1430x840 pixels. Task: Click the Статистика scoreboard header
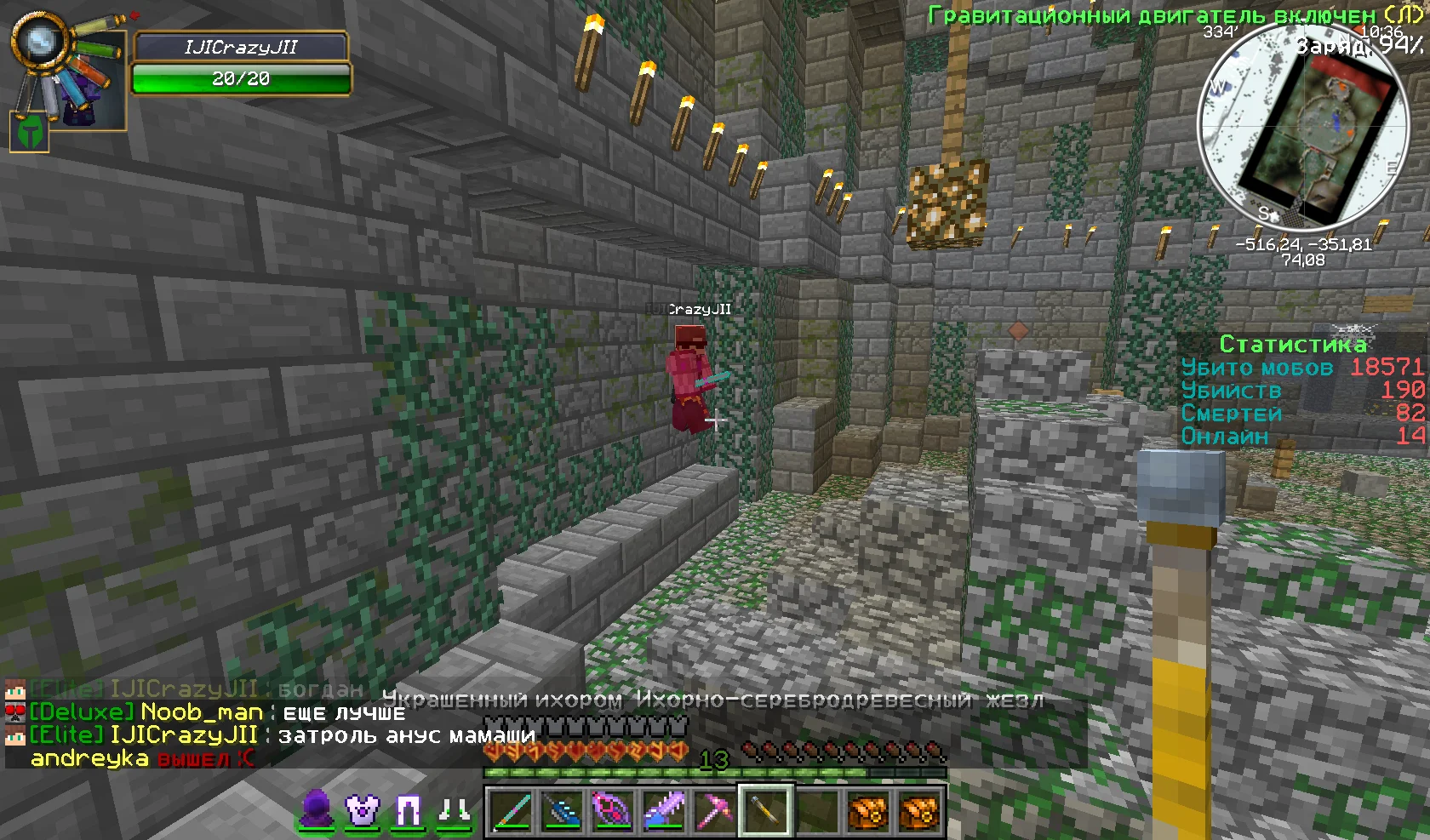(1292, 344)
